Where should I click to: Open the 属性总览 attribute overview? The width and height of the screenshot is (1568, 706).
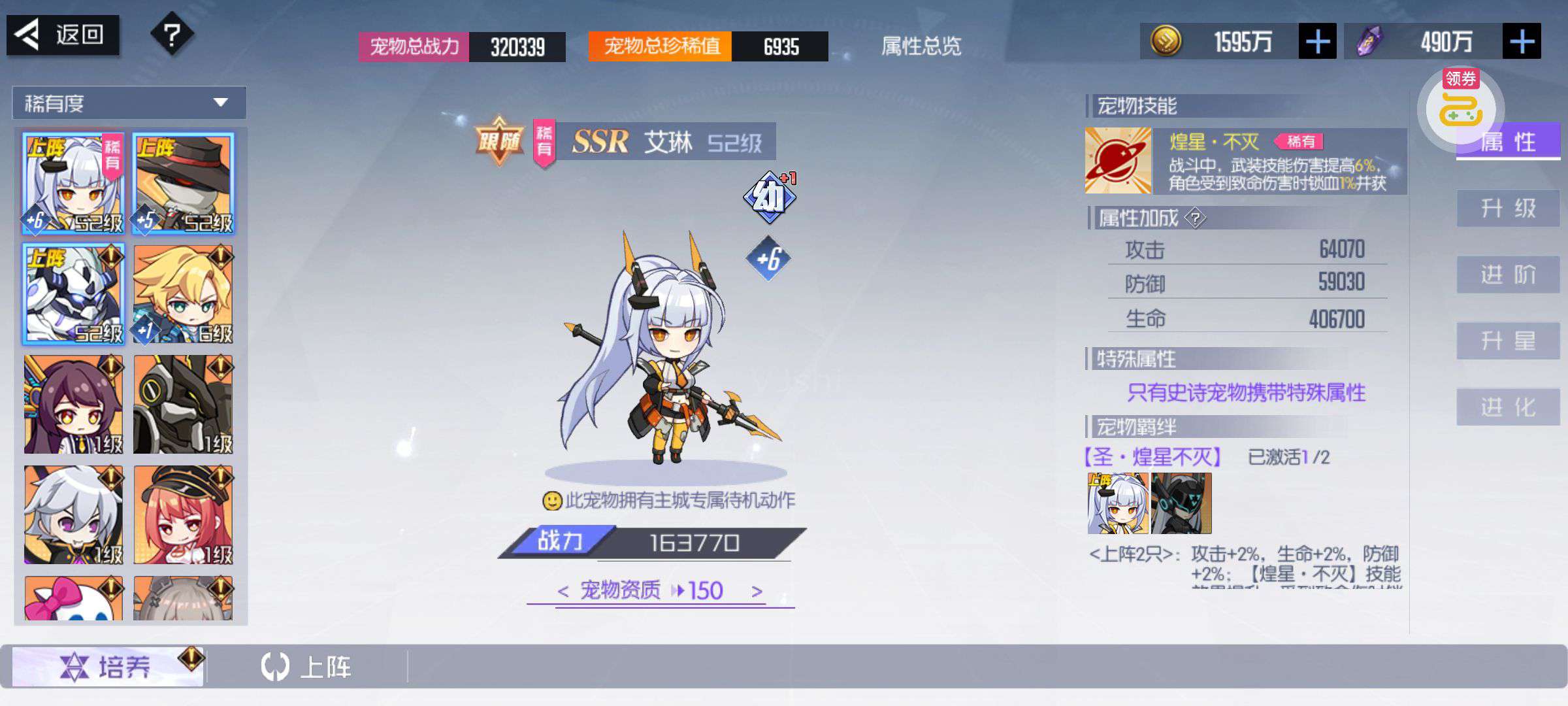[x=921, y=46]
